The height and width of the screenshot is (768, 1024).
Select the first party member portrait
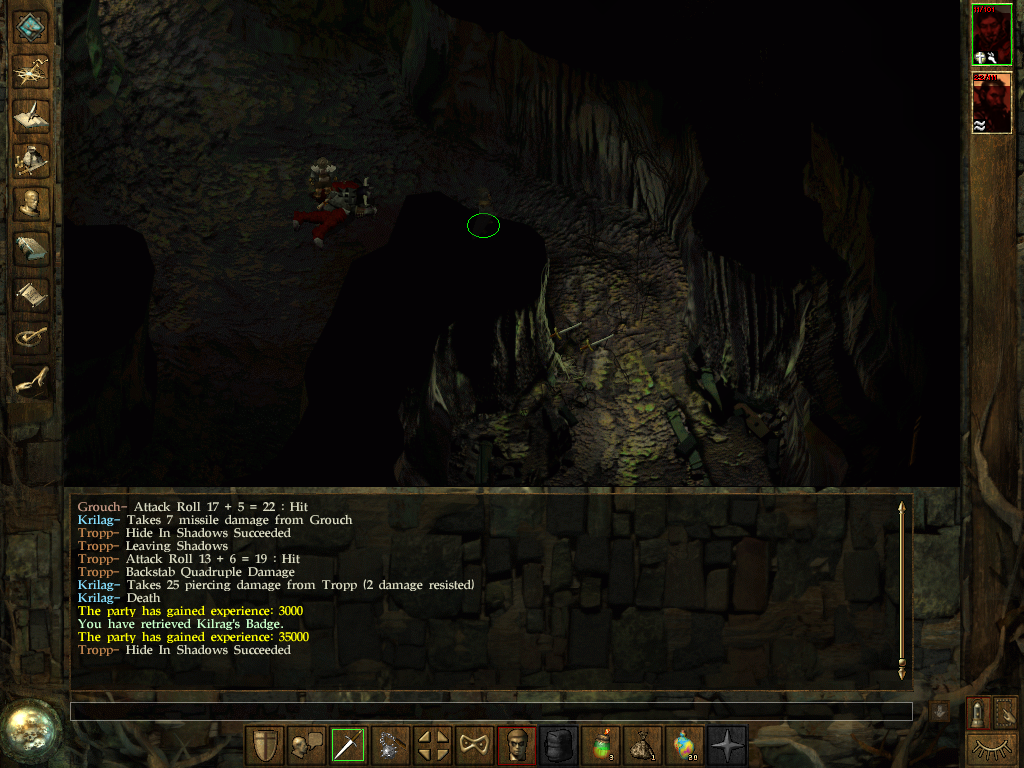[991, 34]
